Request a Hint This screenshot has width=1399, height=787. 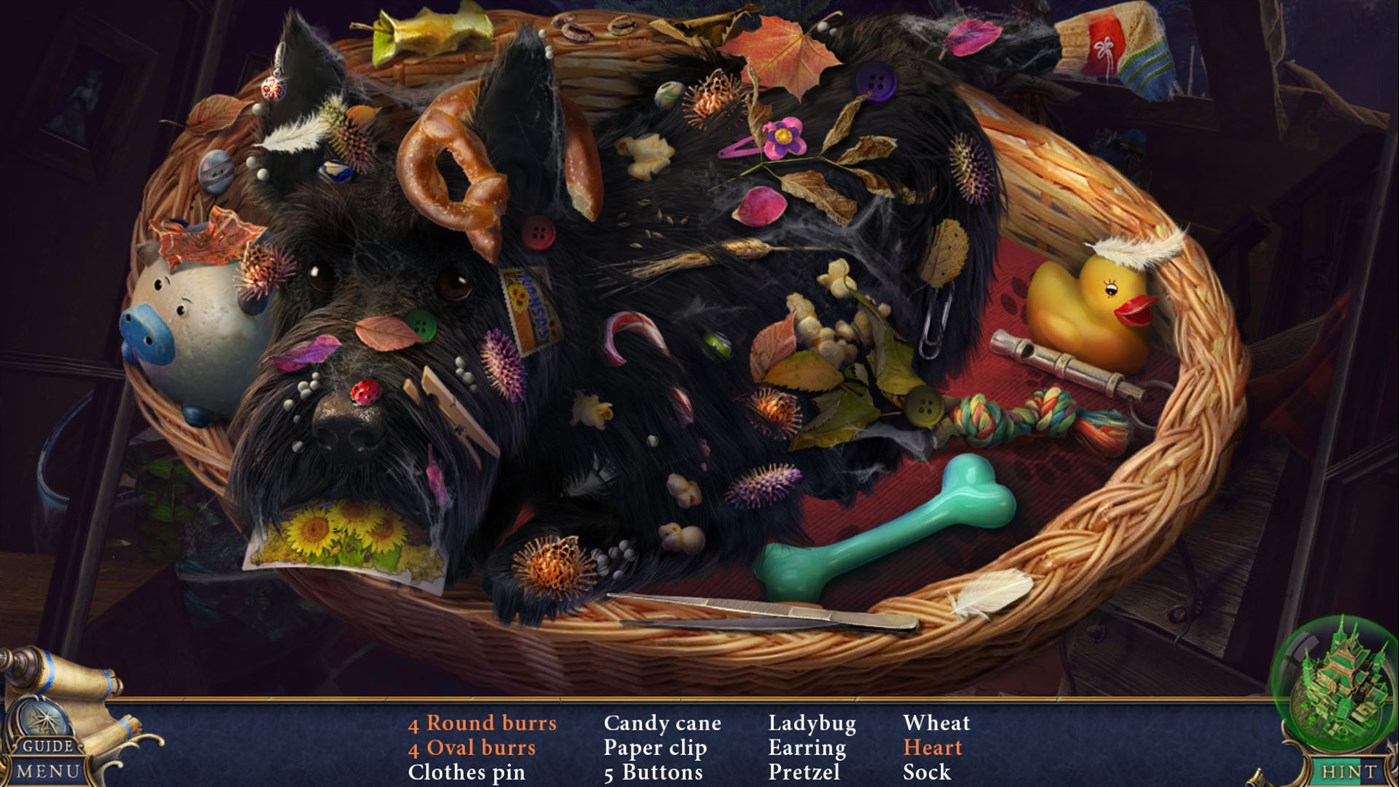point(1347,770)
